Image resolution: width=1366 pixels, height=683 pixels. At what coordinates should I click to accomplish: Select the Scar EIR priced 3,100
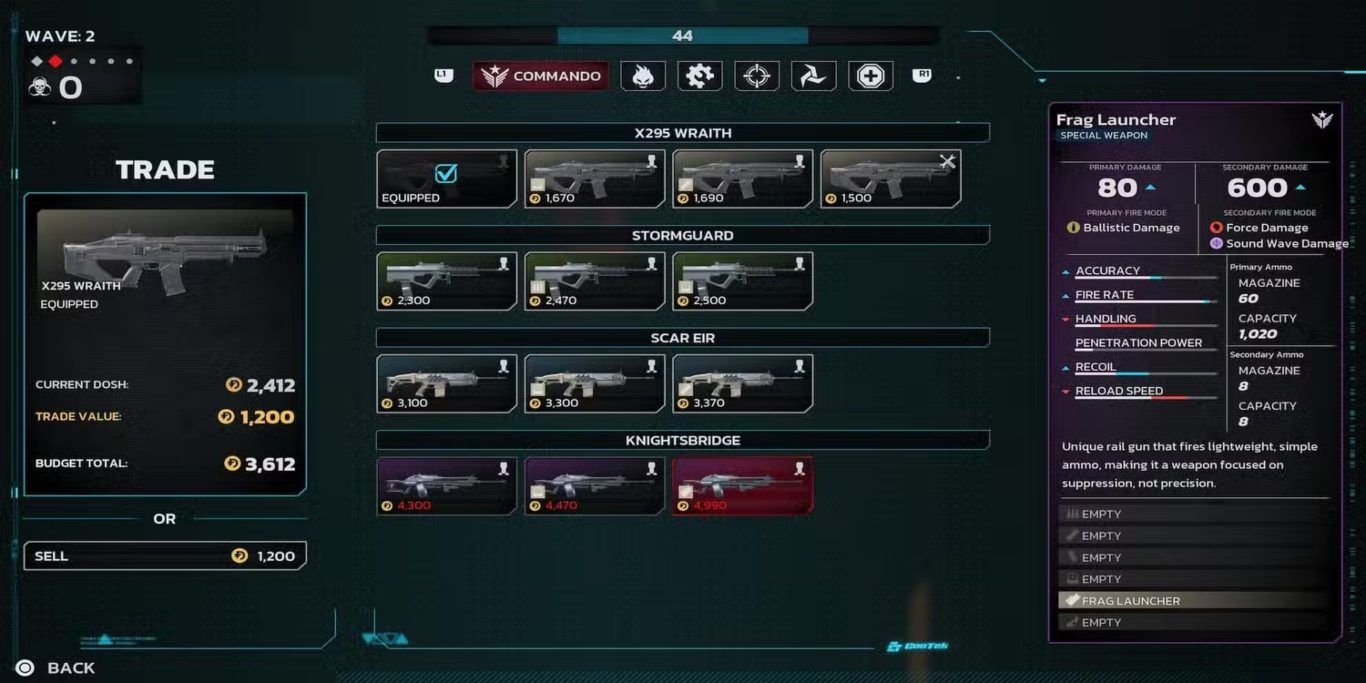pos(447,384)
